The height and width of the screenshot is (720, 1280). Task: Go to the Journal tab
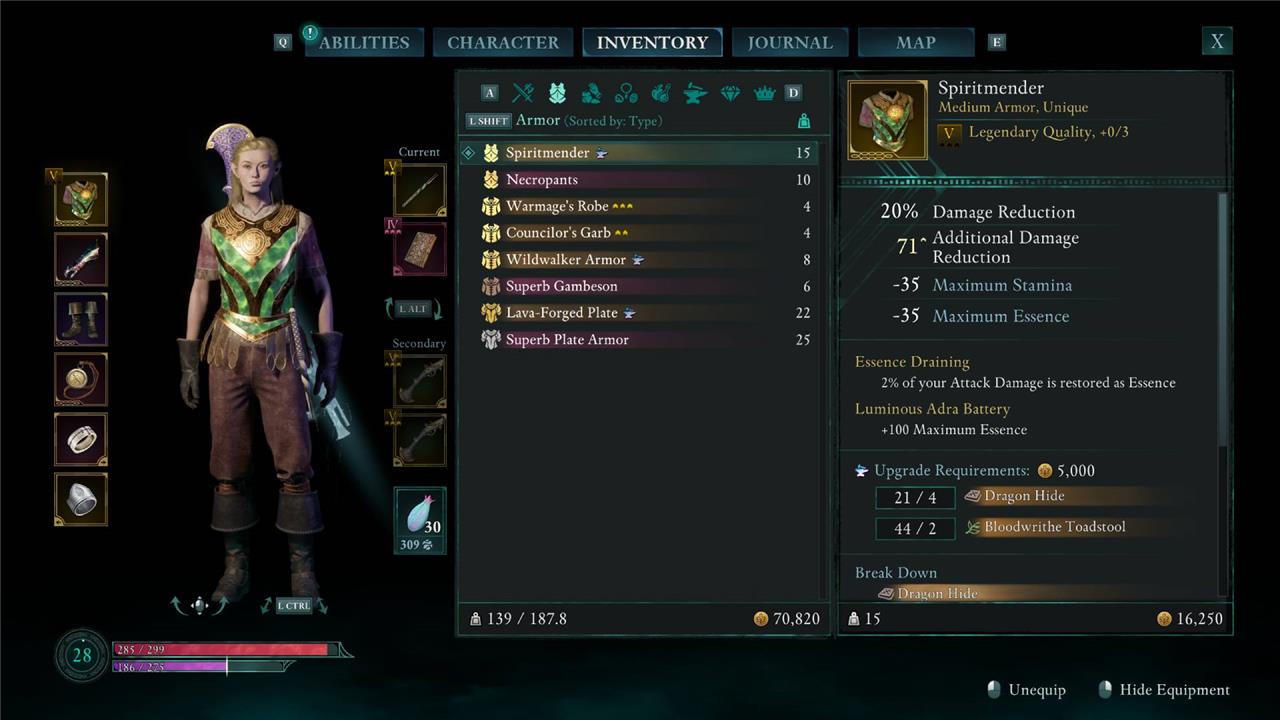click(x=790, y=42)
